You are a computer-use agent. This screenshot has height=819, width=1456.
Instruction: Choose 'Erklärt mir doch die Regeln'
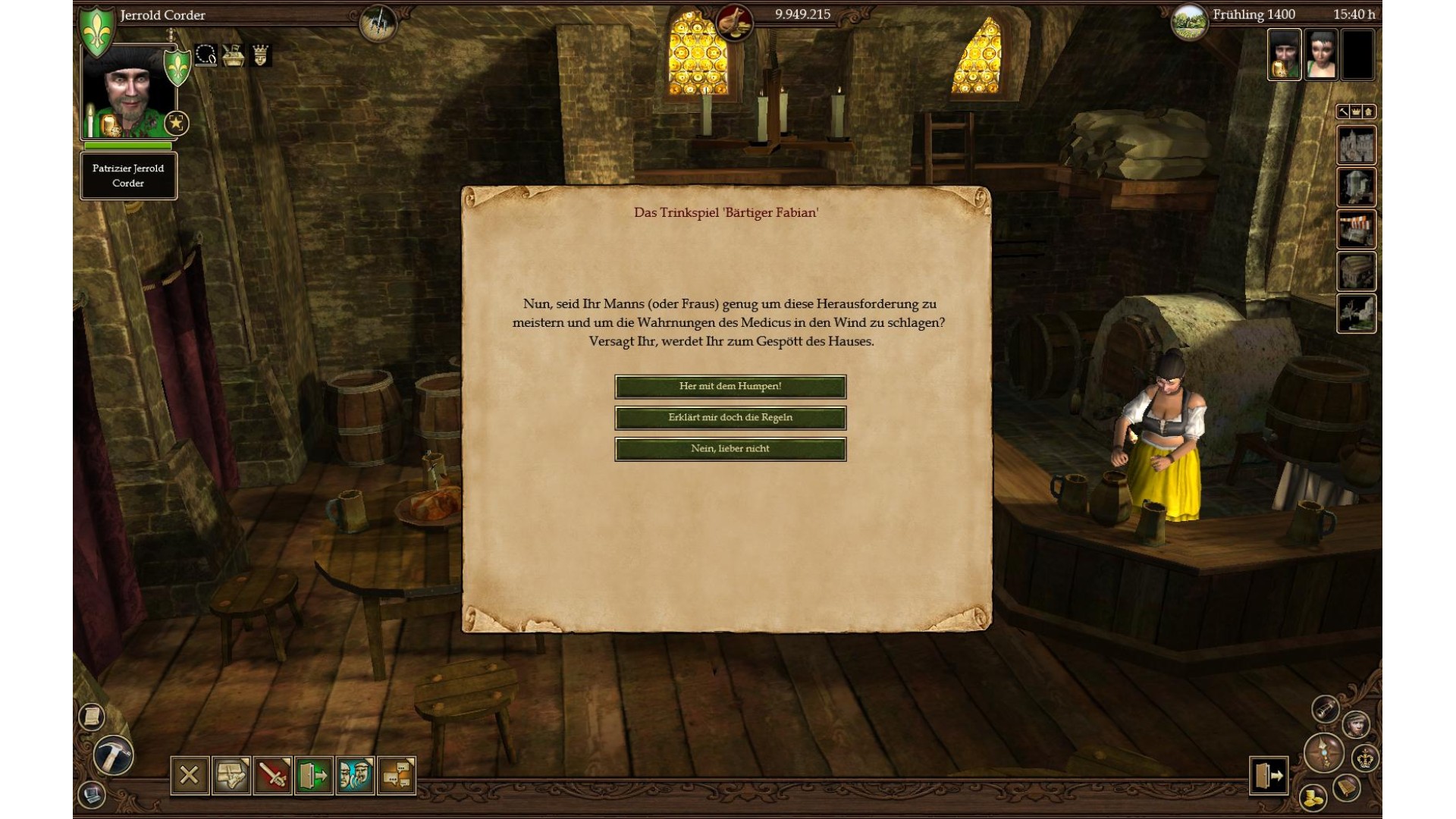click(730, 418)
